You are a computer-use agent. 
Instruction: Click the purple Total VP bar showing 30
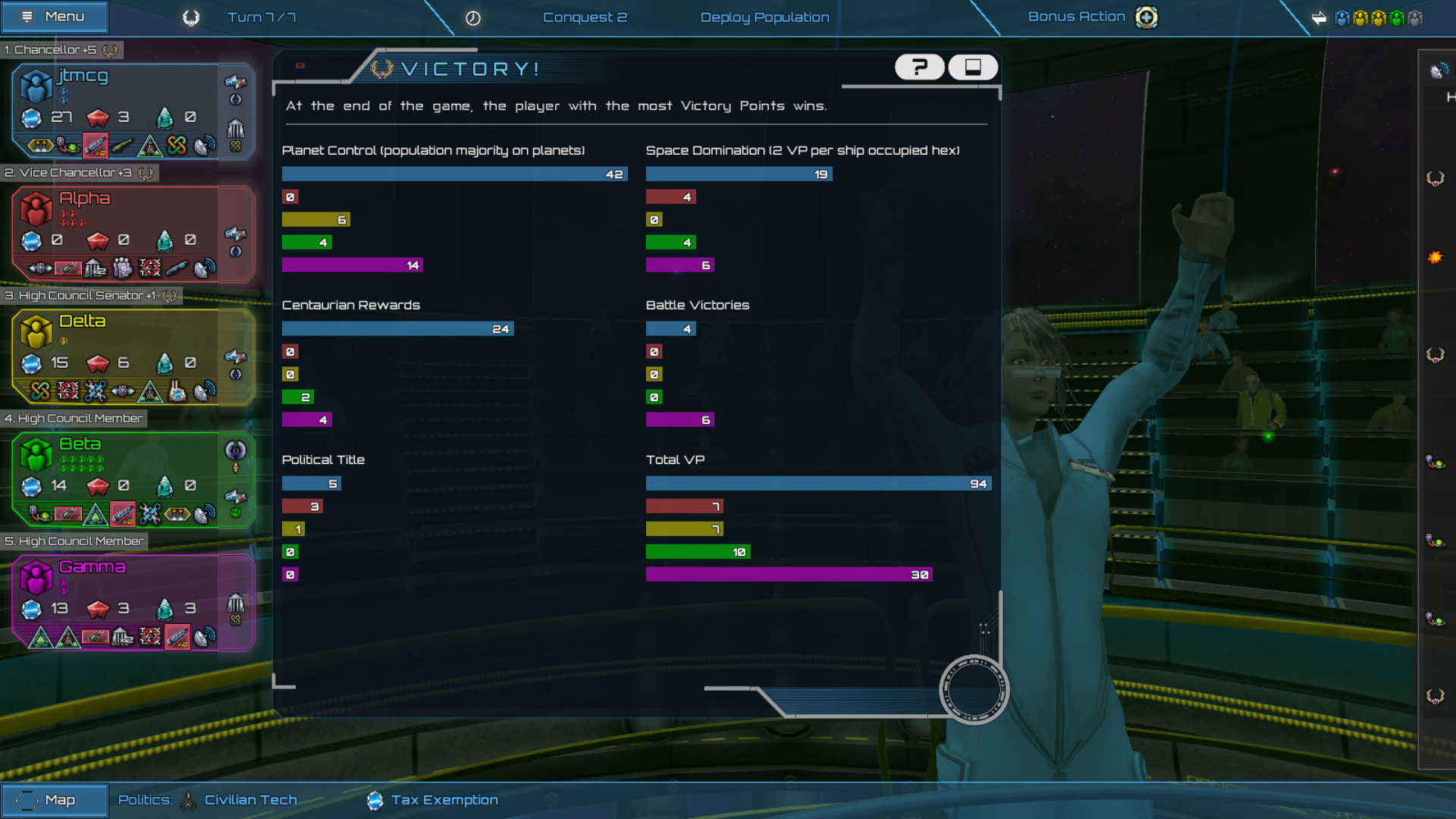pos(787,574)
